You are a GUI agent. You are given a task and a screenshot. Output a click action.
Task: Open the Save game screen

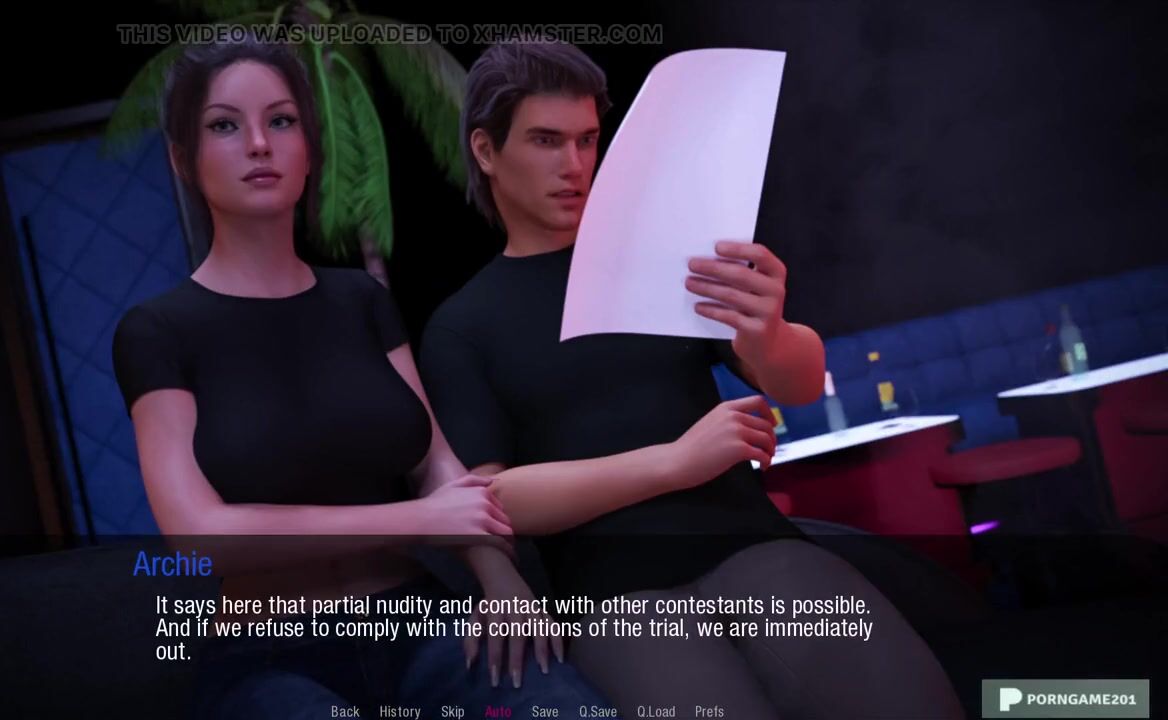point(544,711)
